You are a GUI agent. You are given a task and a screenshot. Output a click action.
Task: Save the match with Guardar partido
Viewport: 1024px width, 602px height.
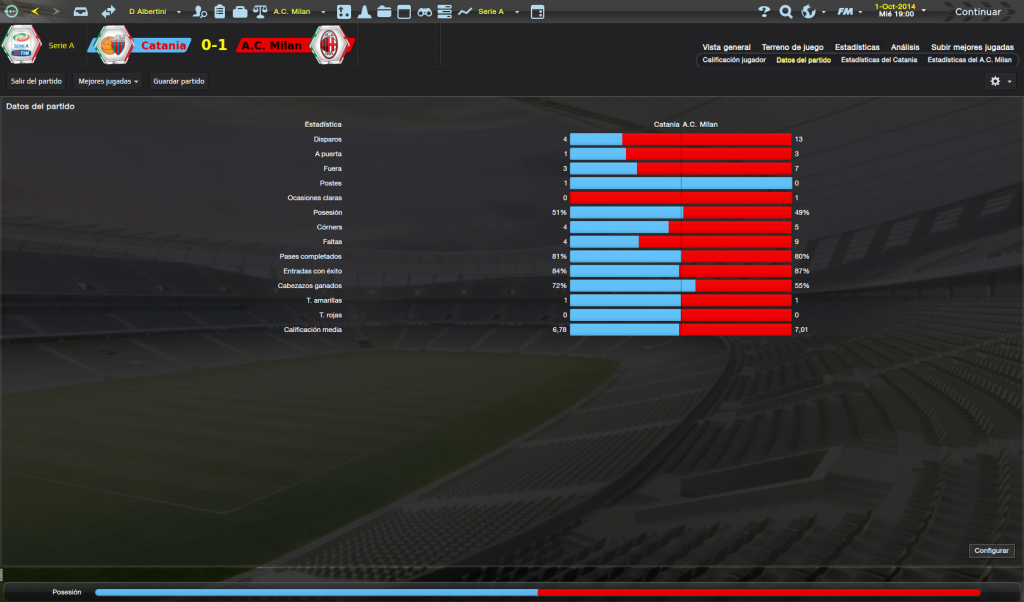click(x=178, y=81)
